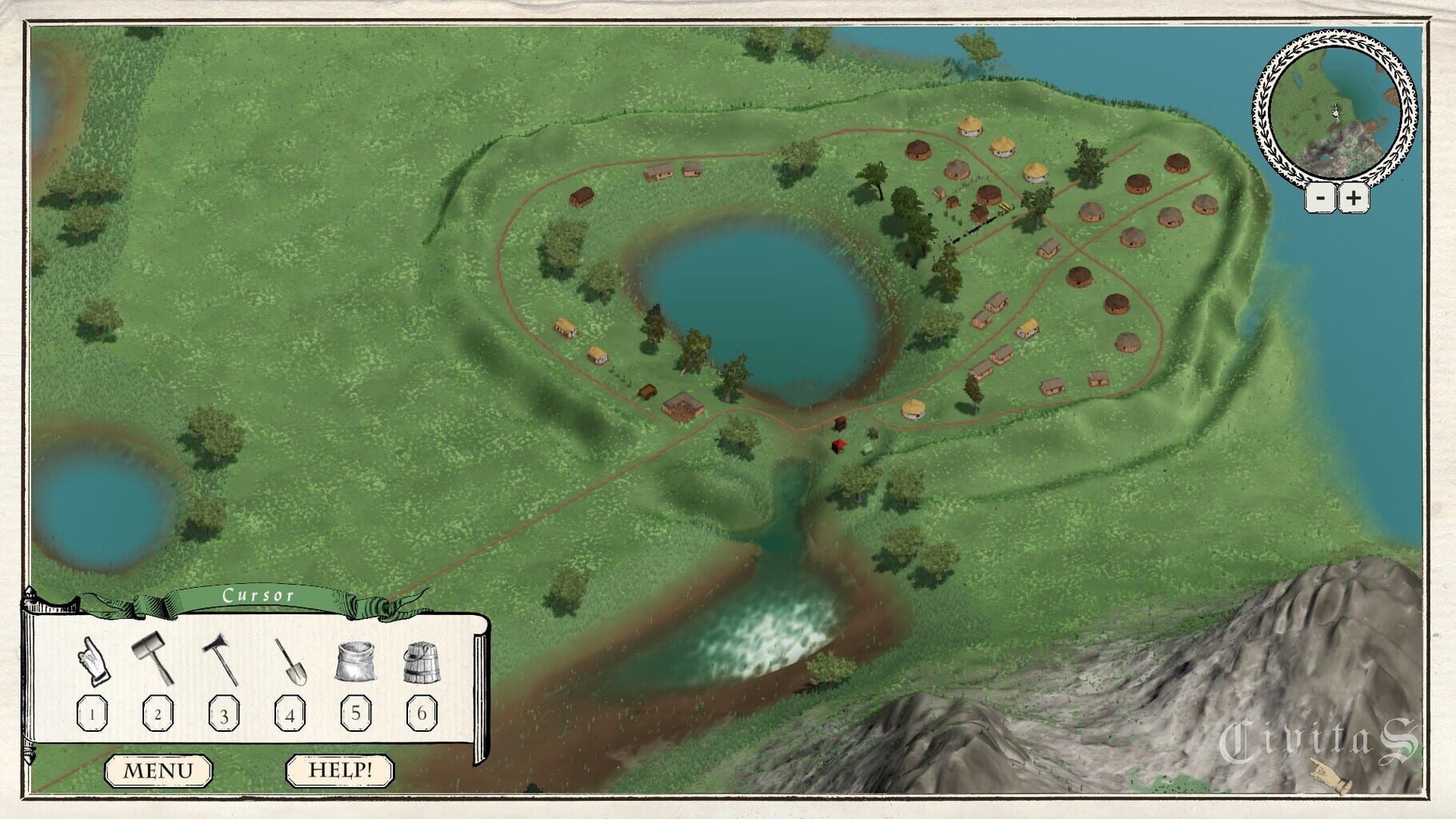
Task: Choose the mallet hammer build tool
Action: click(154, 658)
